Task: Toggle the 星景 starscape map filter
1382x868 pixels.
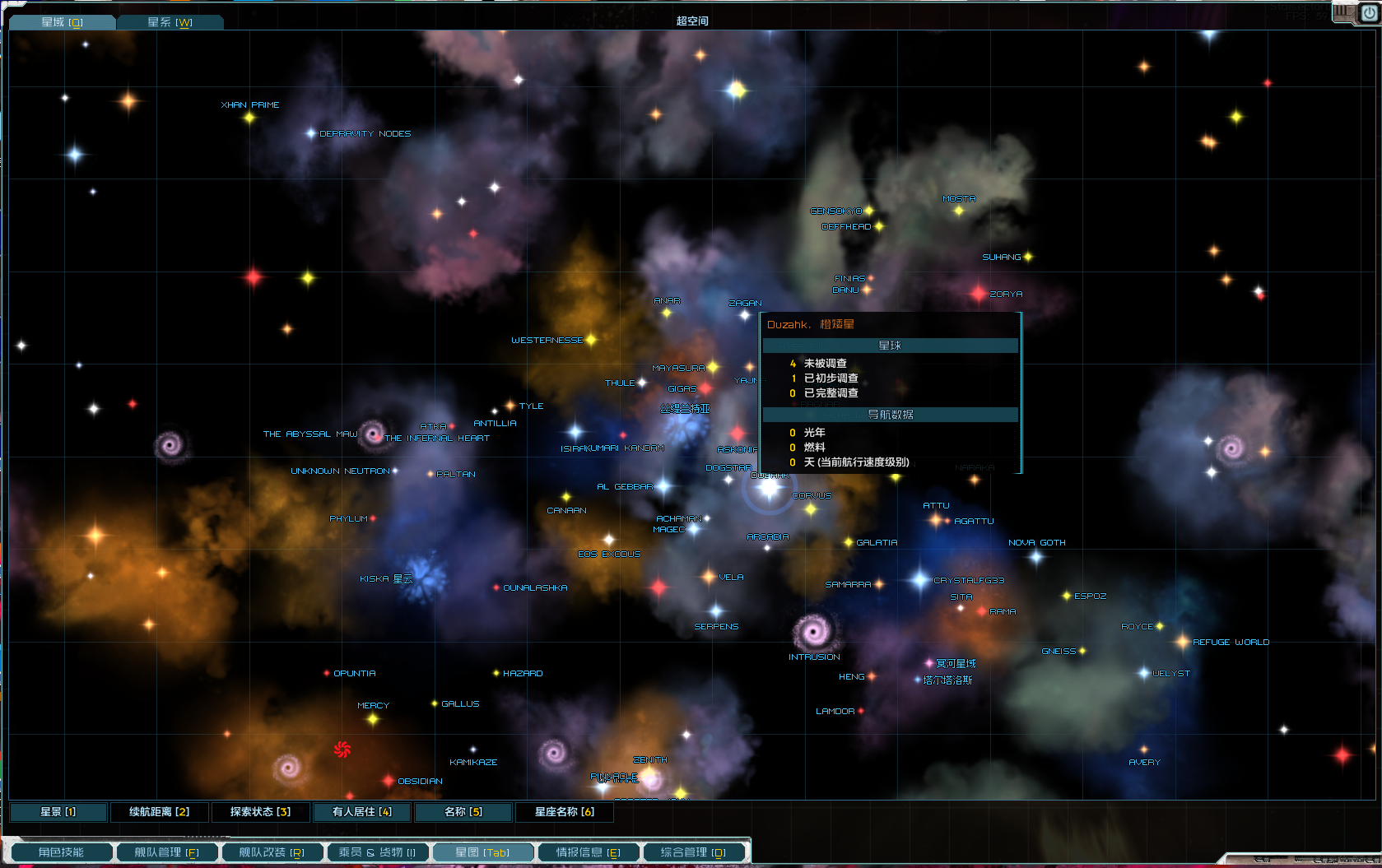Action: point(58,812)
